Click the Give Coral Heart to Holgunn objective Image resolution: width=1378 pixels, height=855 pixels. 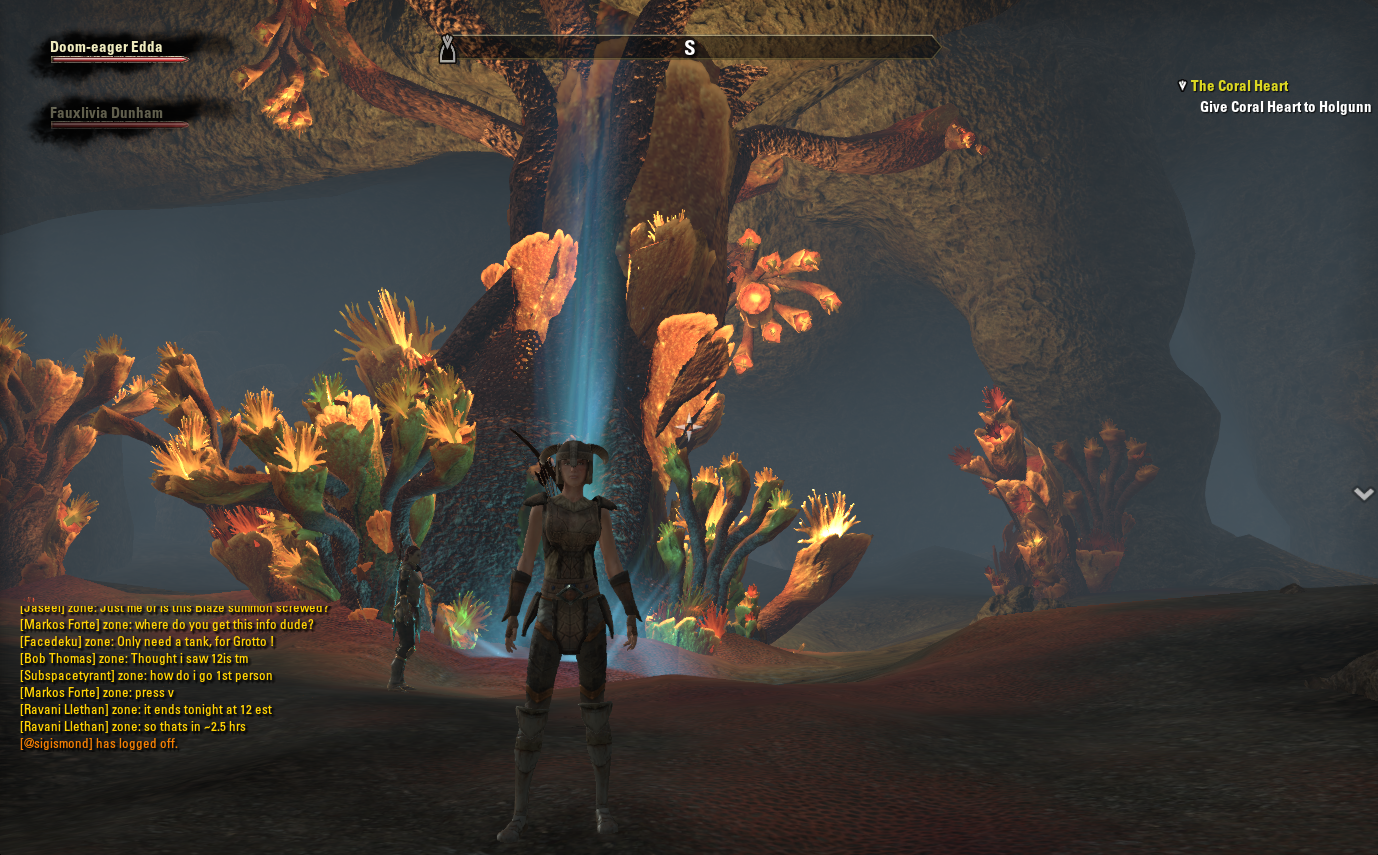point(1285,107)
